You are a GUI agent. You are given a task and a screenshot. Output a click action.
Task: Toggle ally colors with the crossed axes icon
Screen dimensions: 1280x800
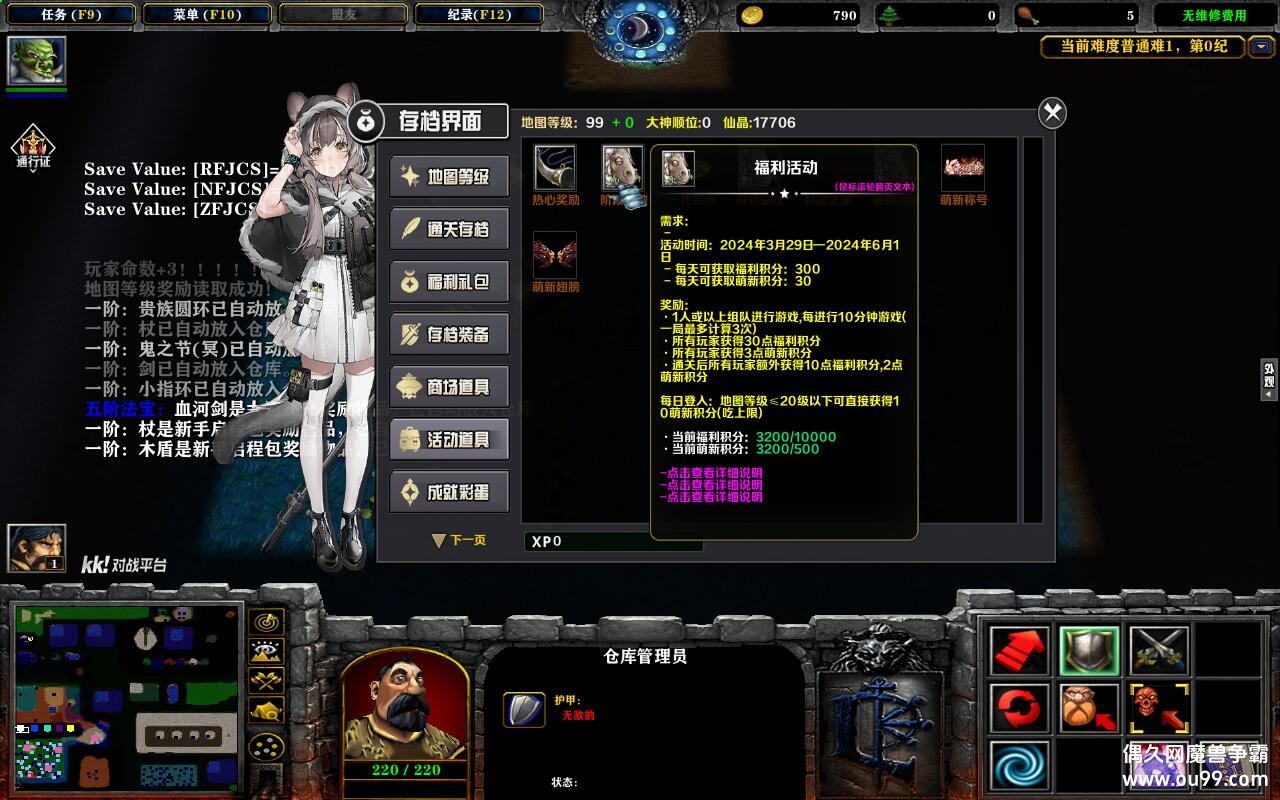[x=265, y=680]
